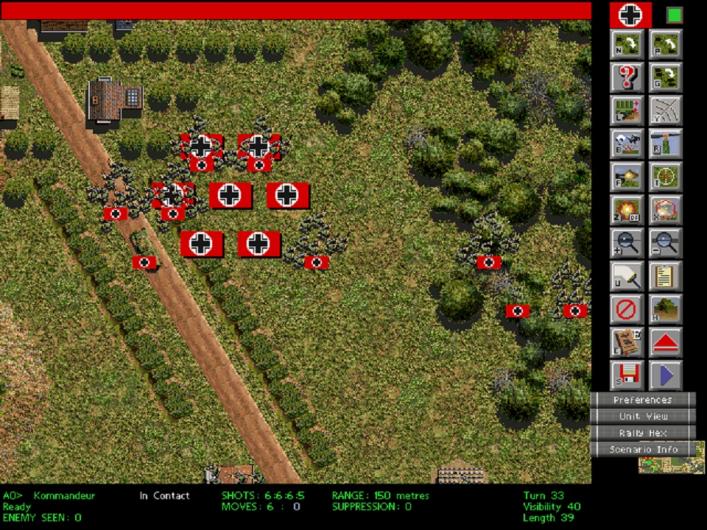Open the clipboard notes button
Viewport: 707px width, 530px height.
coord(666,275)
